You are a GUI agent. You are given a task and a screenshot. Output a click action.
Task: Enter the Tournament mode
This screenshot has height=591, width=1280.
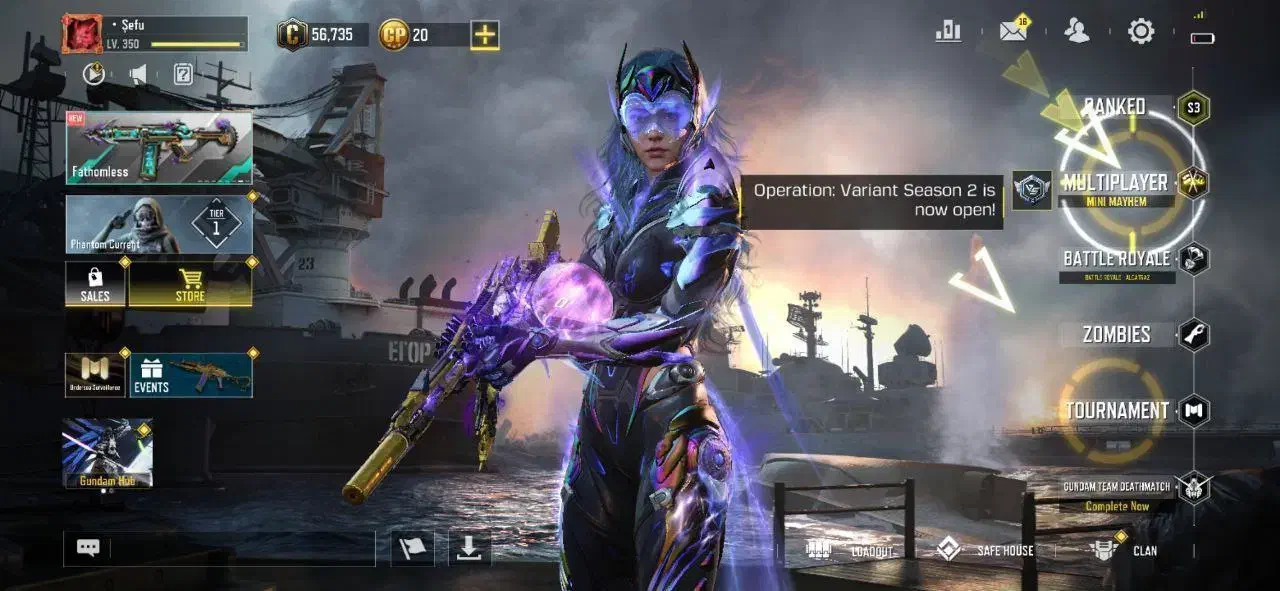click(x=1117, y=410)
